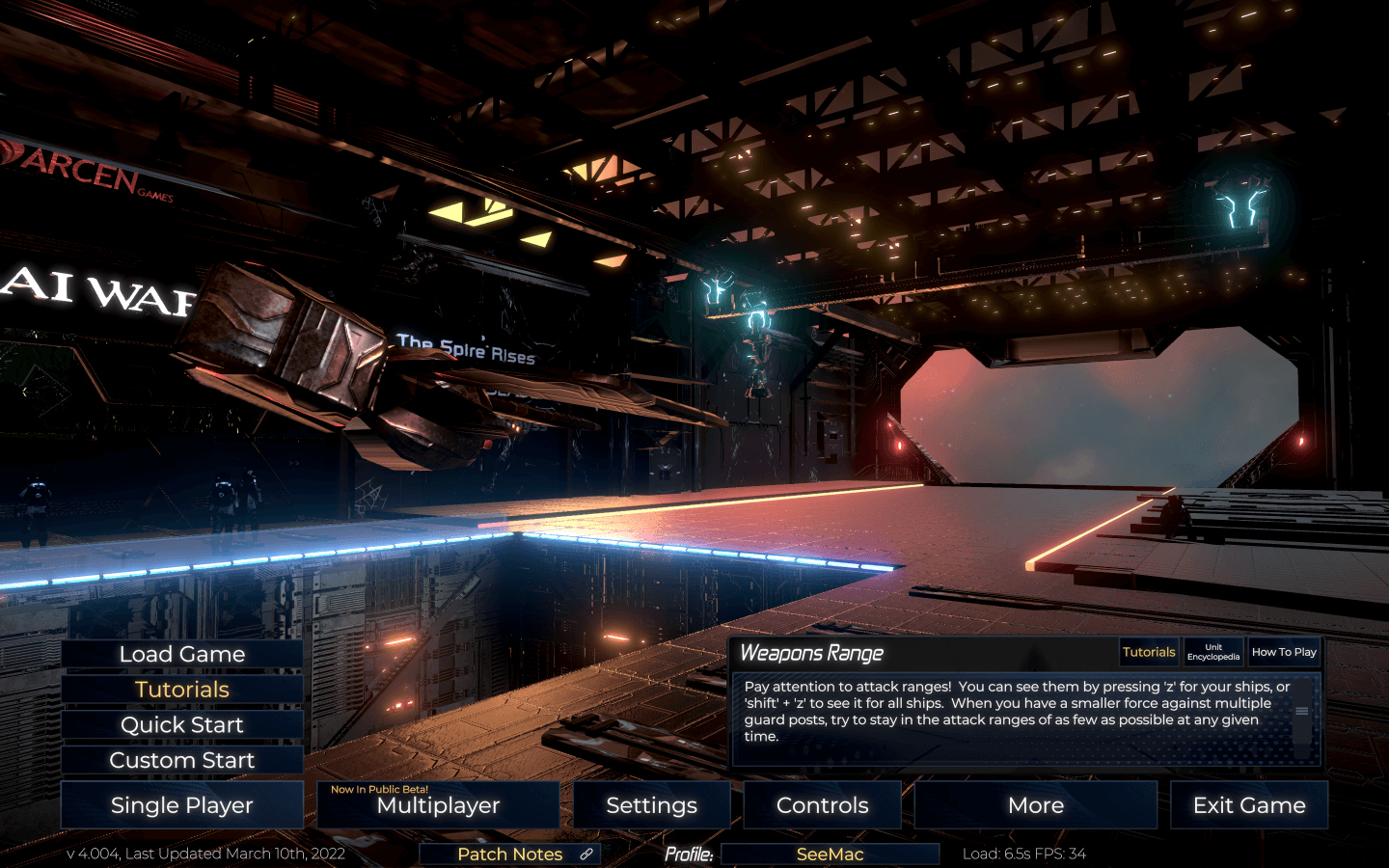Show the Controls configuration
The width and height of the screenshot is (1389, 868).
click(822, 805)
